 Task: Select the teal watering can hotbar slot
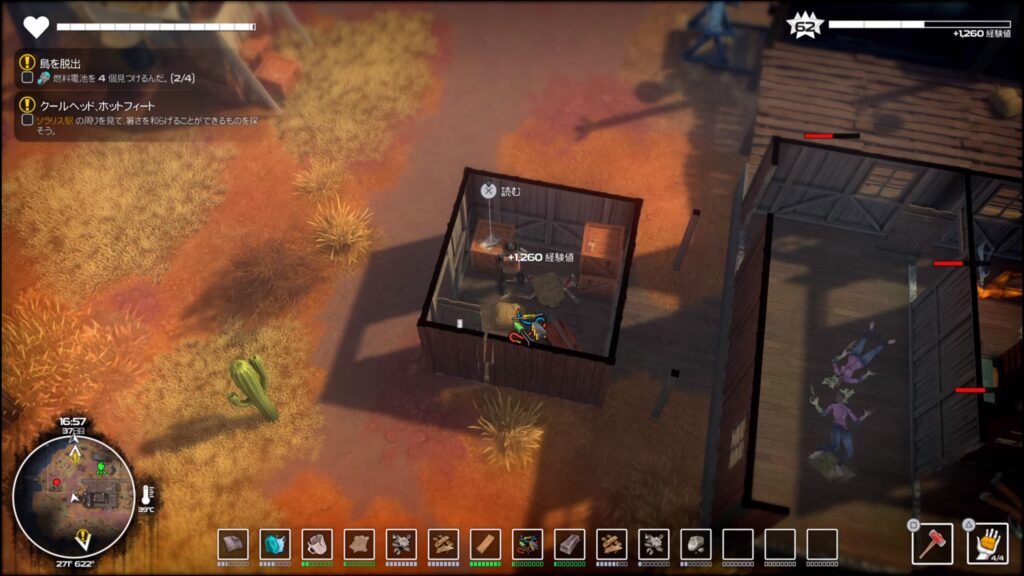[275, 544]
